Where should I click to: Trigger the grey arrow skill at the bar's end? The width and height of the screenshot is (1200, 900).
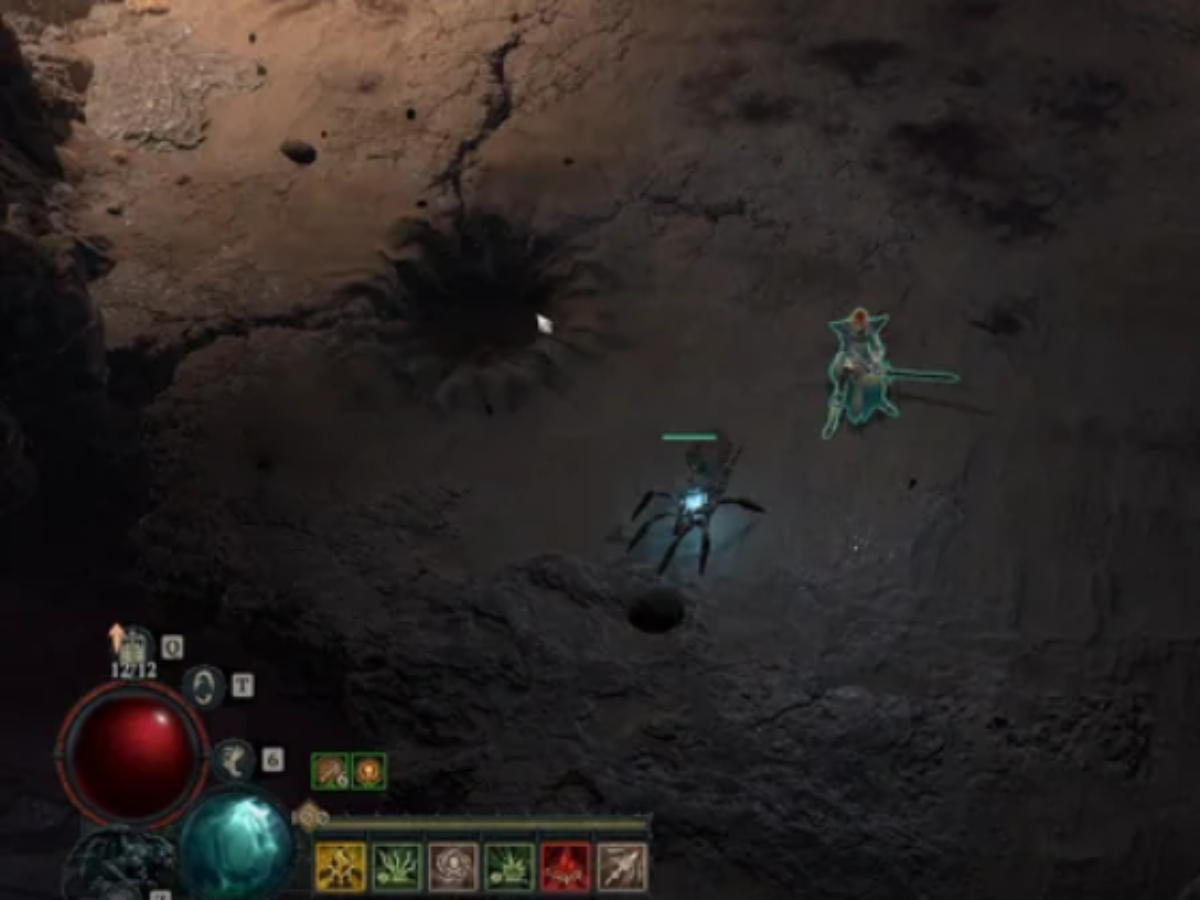point(622,866)
